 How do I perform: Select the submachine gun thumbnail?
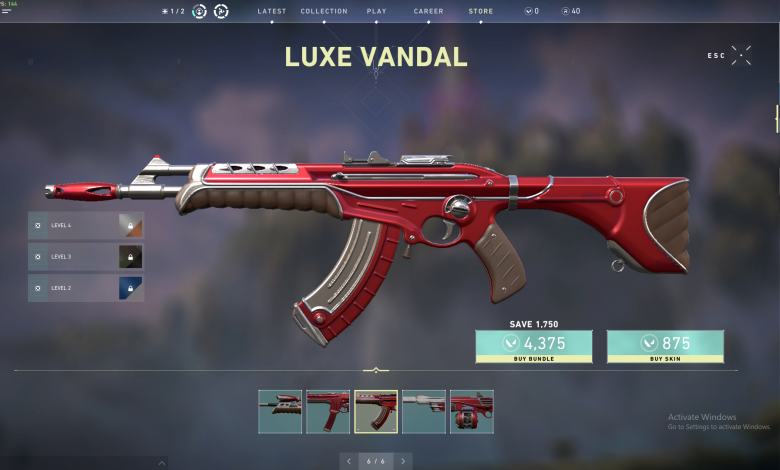coord(328,411)
